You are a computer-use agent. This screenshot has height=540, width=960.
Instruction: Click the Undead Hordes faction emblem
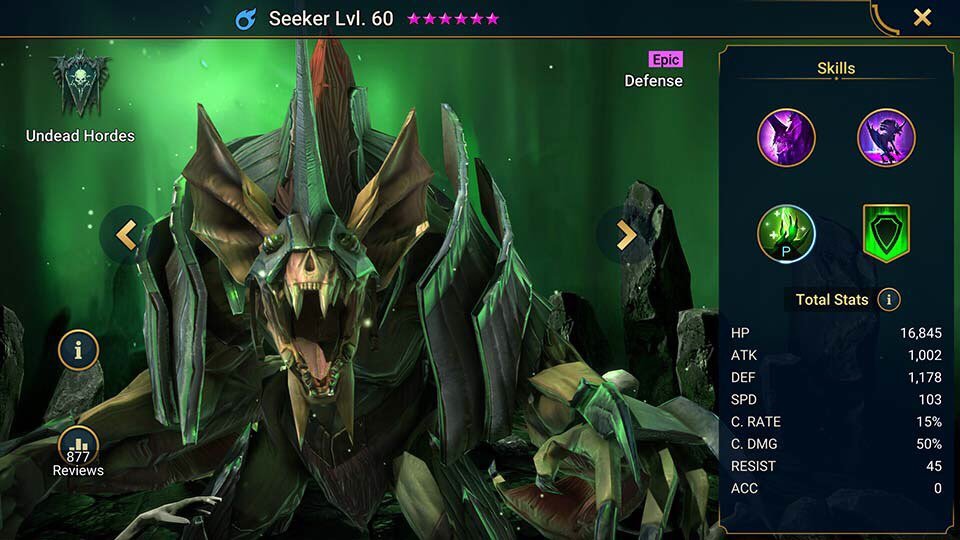tap(80, 84)
